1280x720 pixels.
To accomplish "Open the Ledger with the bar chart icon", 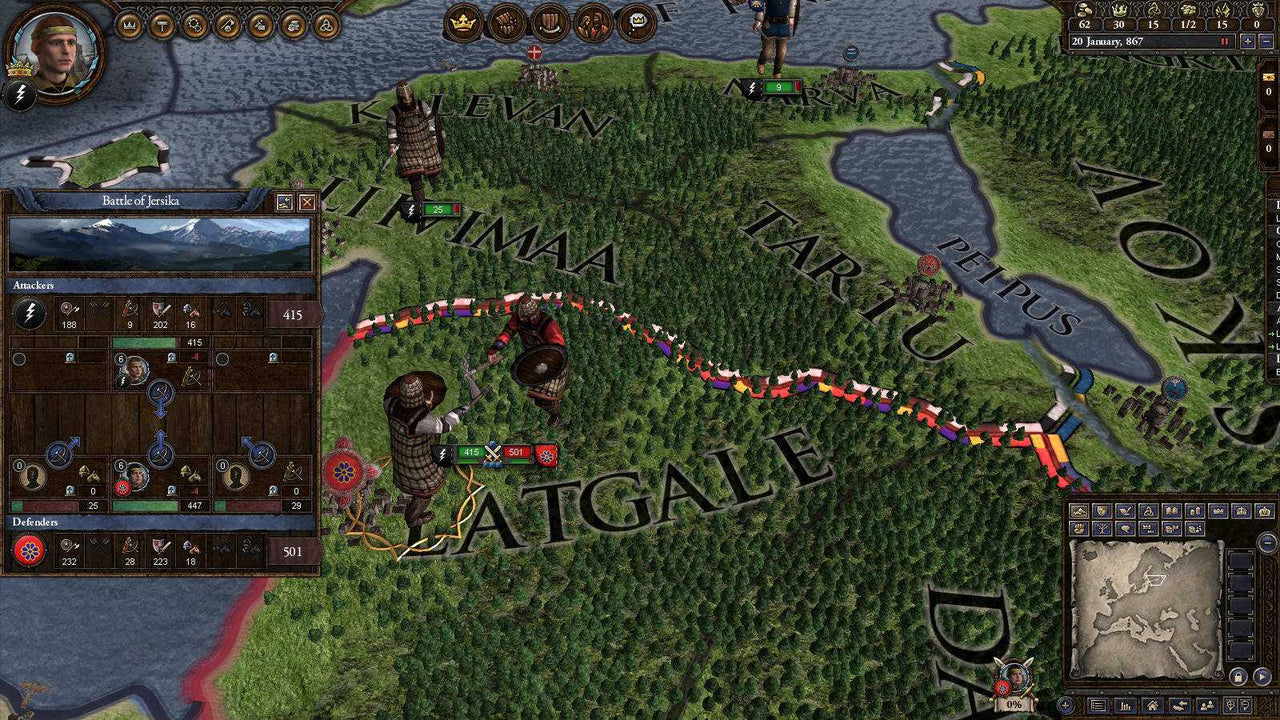I will tap(1128, 705).
